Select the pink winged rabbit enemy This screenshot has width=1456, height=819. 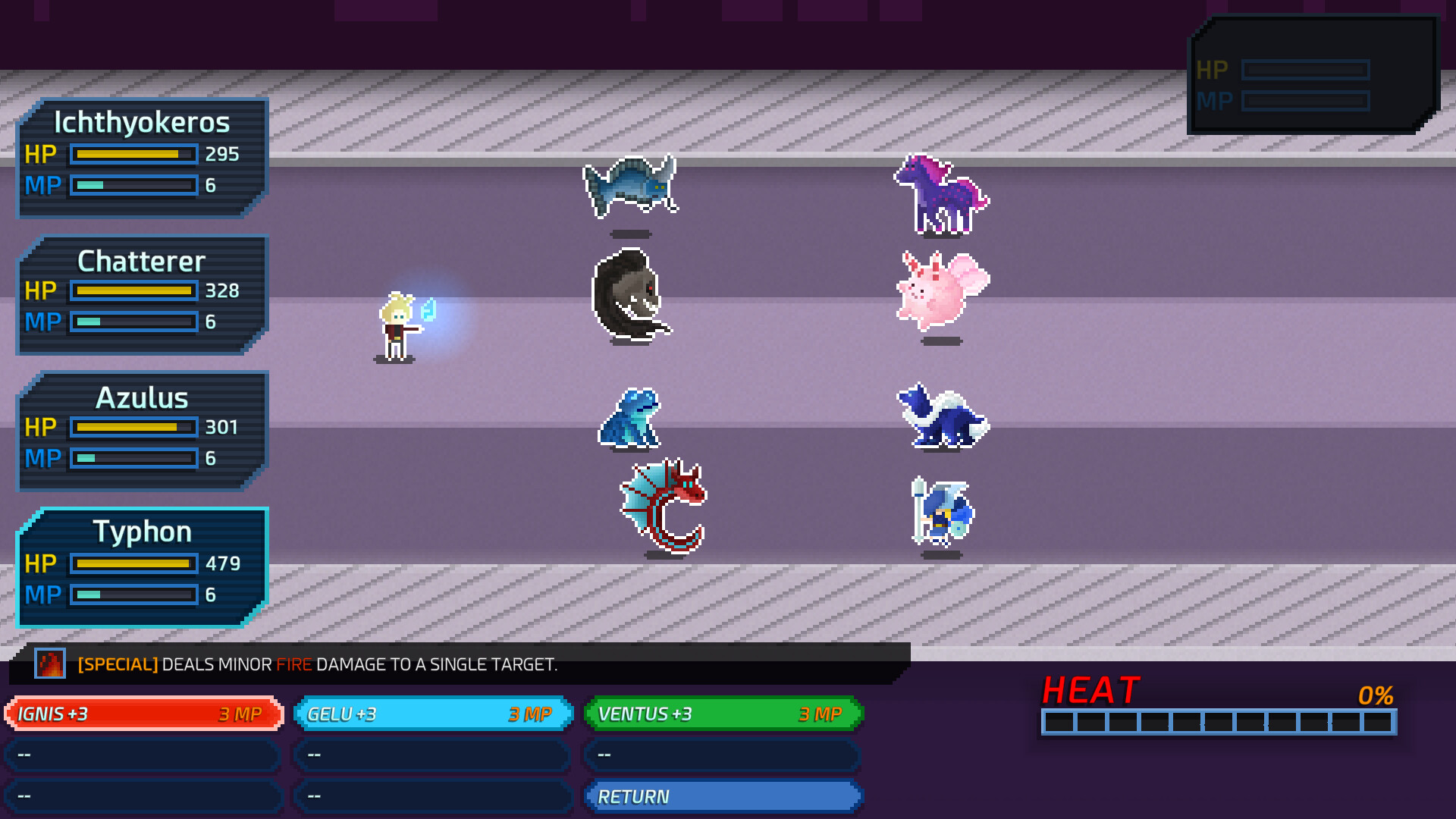(940, 292)
